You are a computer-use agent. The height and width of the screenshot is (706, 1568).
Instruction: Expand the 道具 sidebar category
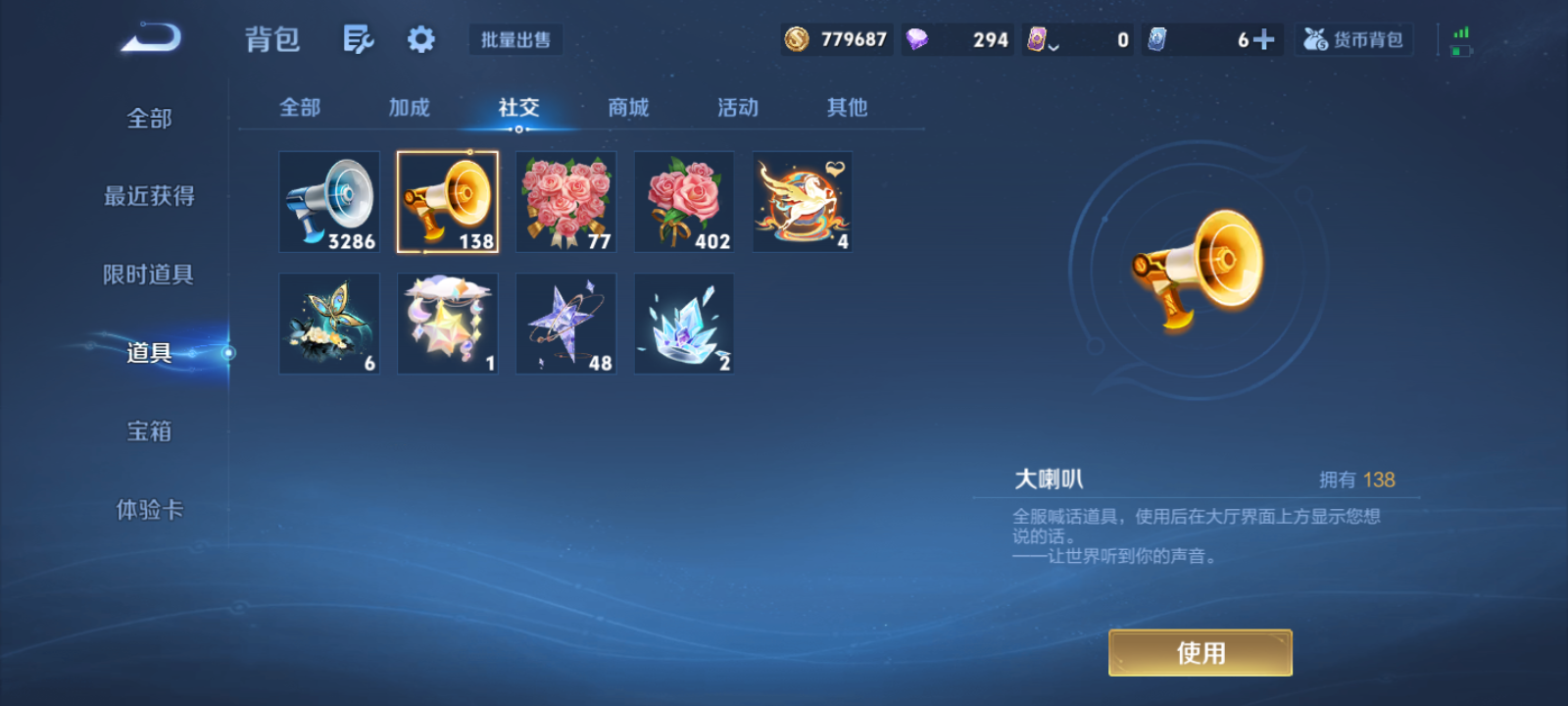coord(147,353)
